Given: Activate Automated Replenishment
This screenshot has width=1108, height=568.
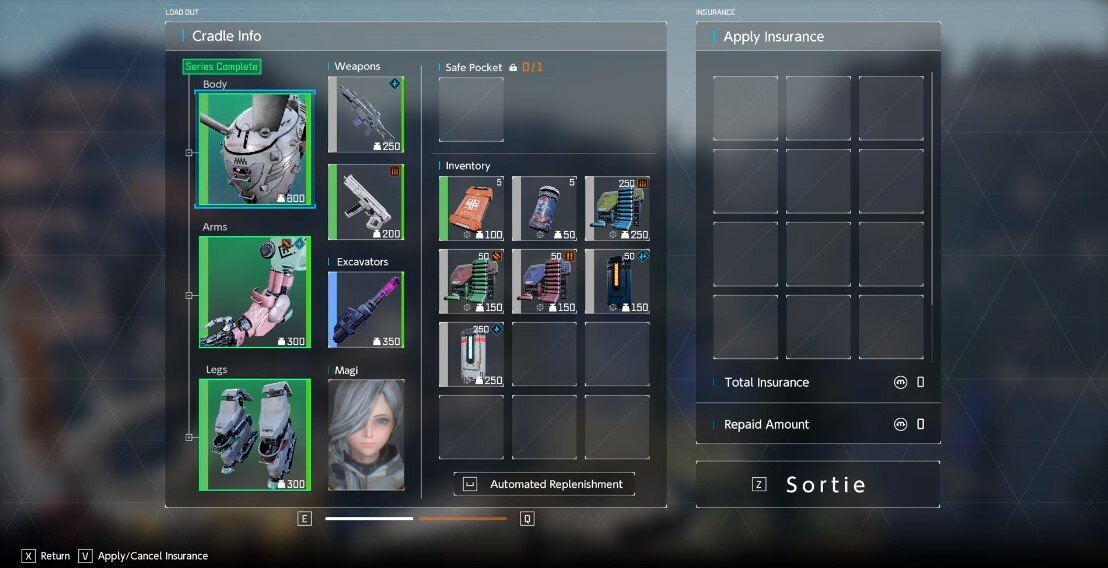Looking at the screenshot, I should click(544, 484).
